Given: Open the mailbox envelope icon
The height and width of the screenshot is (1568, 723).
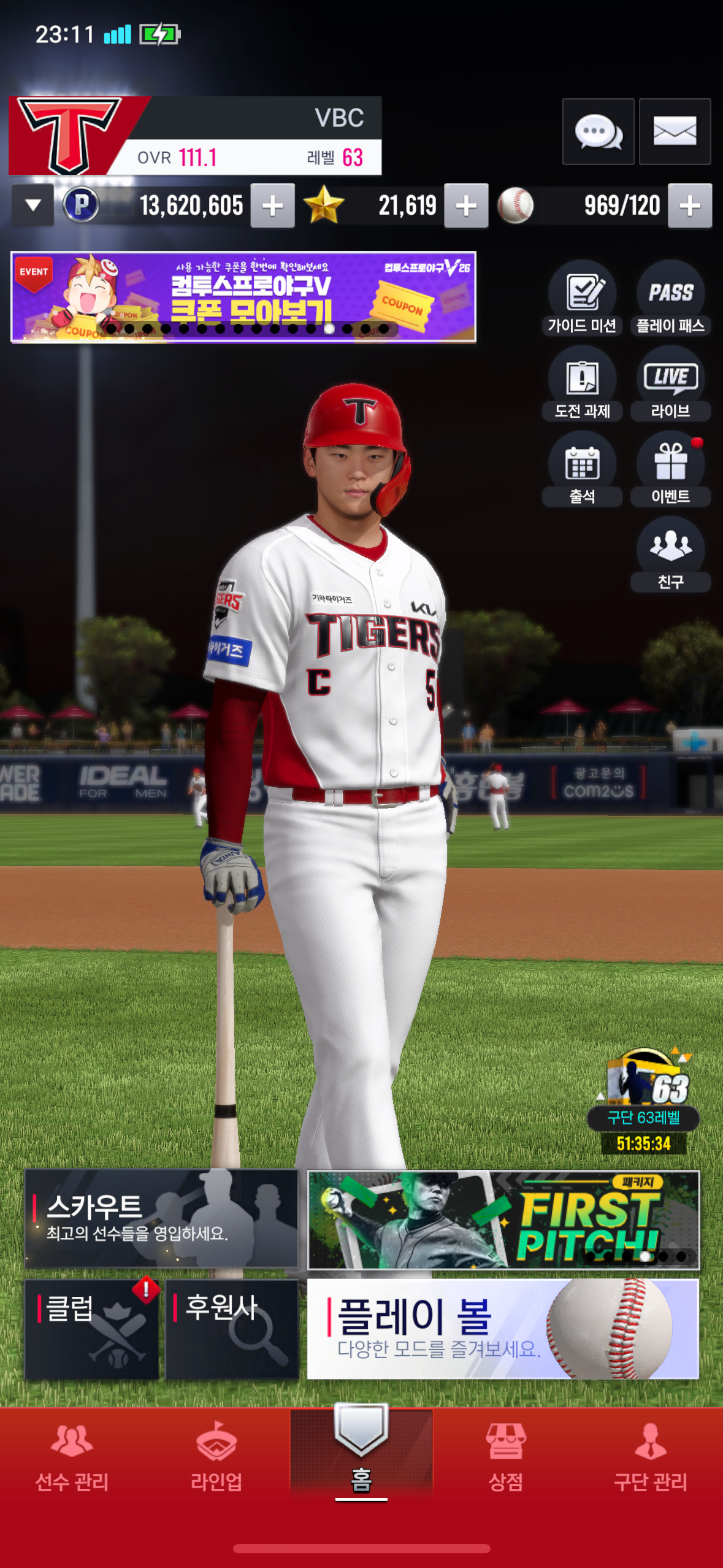Looking at the screenshot, I should click(675, 131).
